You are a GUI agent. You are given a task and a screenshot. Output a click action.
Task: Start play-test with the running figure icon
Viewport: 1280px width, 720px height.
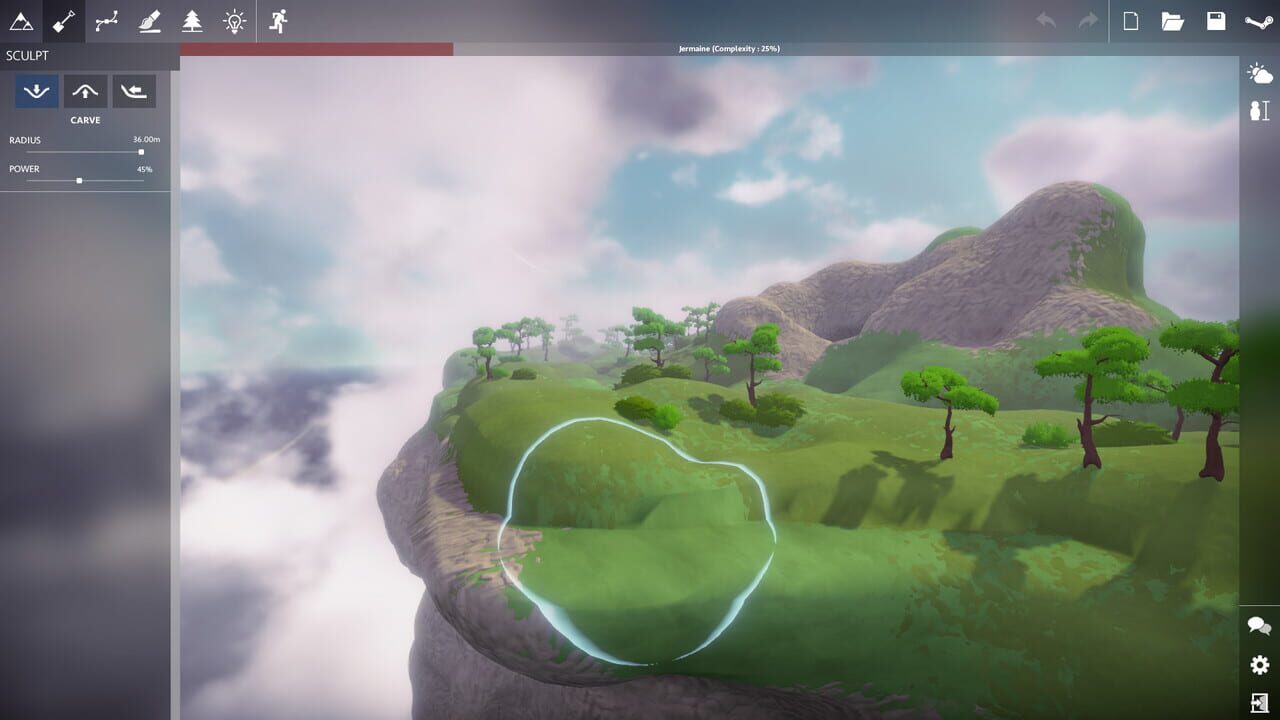click(x=277, y=21)
